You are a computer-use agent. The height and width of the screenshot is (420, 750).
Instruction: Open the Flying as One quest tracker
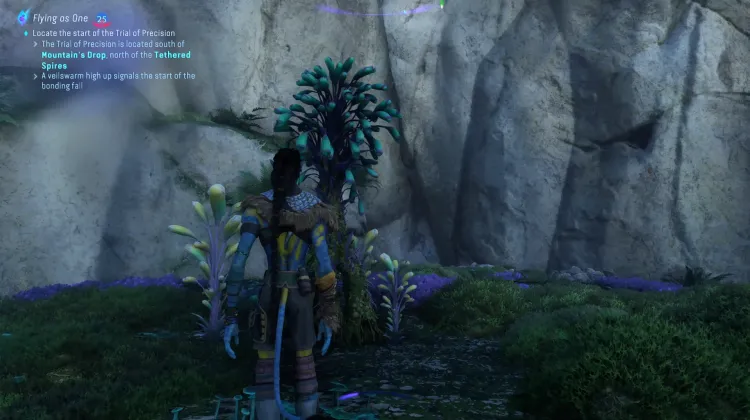coord(61,18)
